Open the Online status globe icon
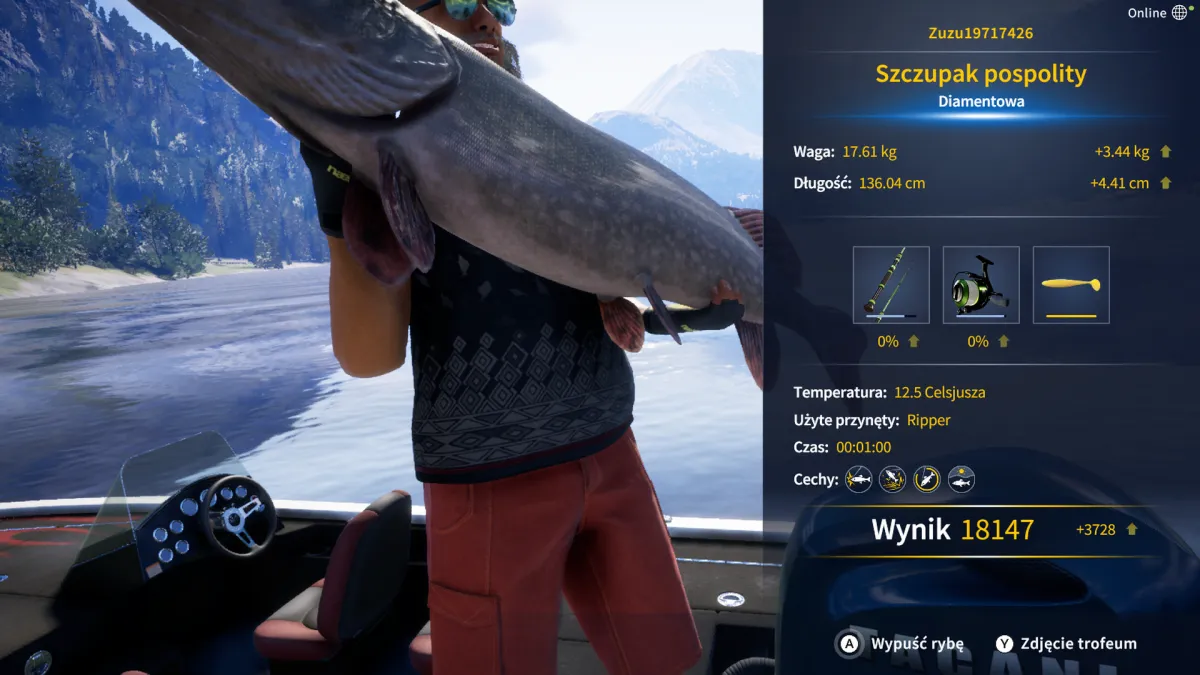The width and height of the screenshot is (1200, 675). click(1180, 13)
